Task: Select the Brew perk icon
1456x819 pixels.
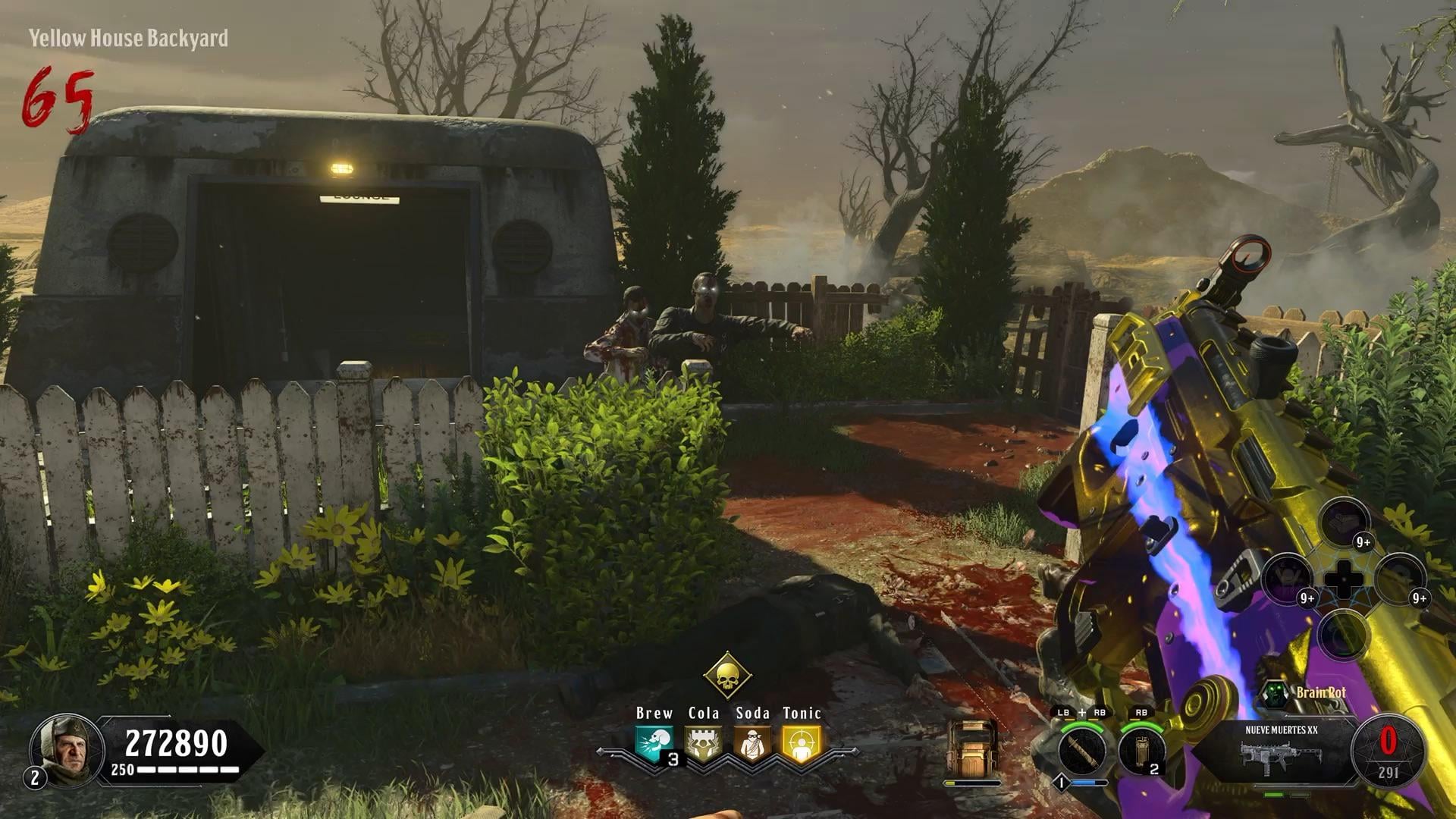Action: (x=654, y=745)
